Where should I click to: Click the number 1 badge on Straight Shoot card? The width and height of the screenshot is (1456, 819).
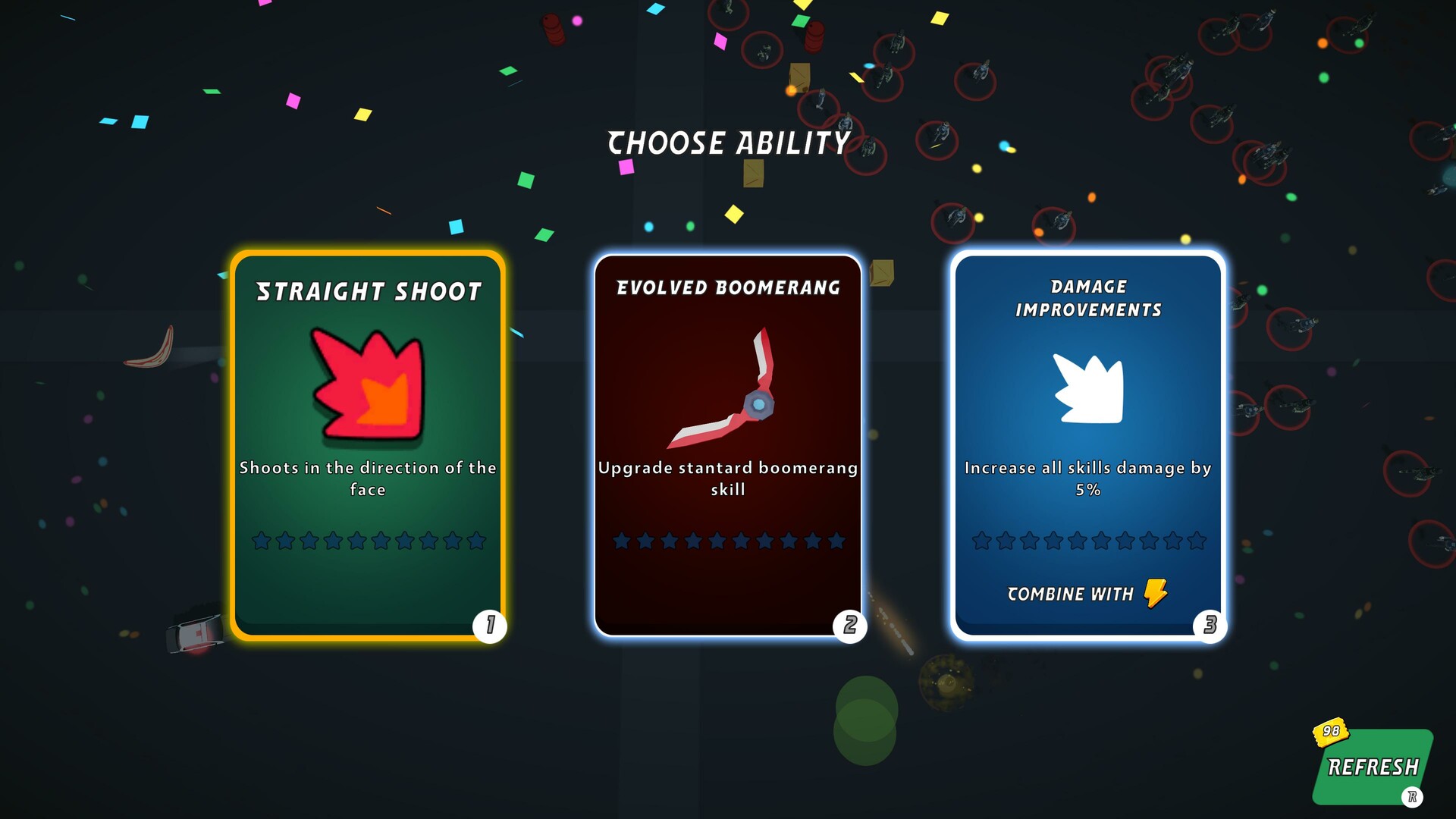click(489, 626)
